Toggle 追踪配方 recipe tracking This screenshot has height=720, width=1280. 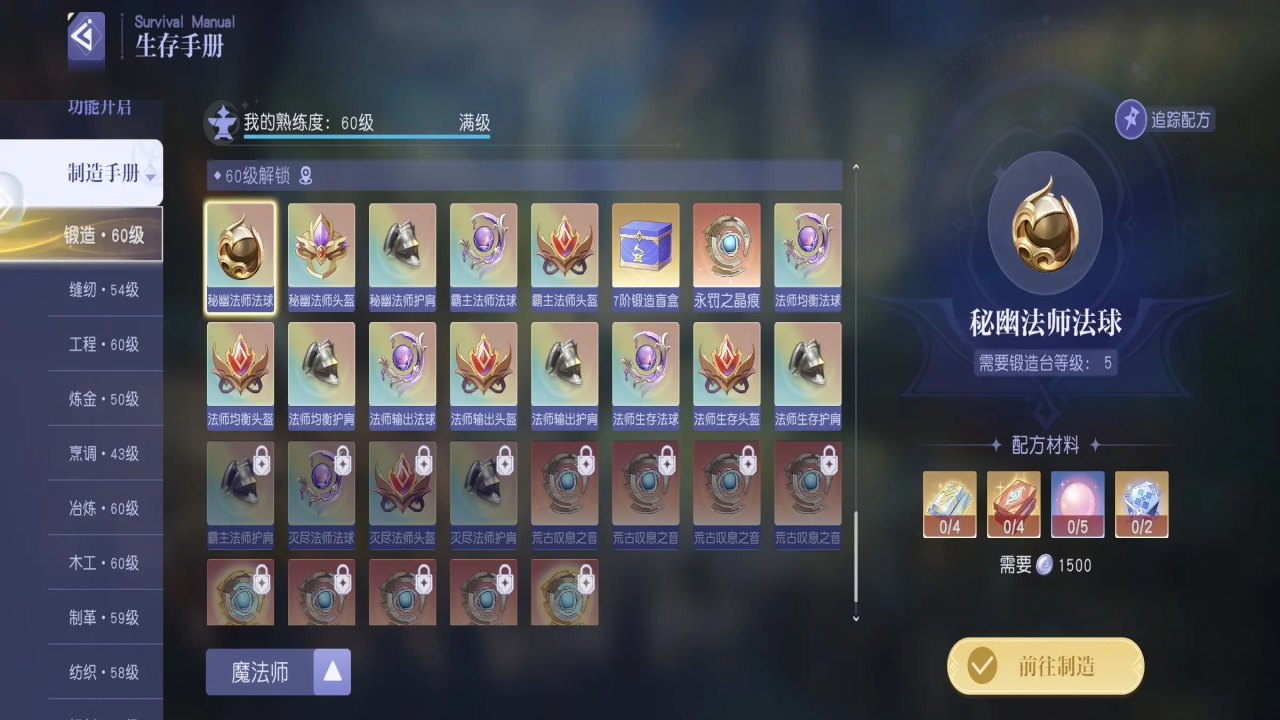tap(1164, 120)
